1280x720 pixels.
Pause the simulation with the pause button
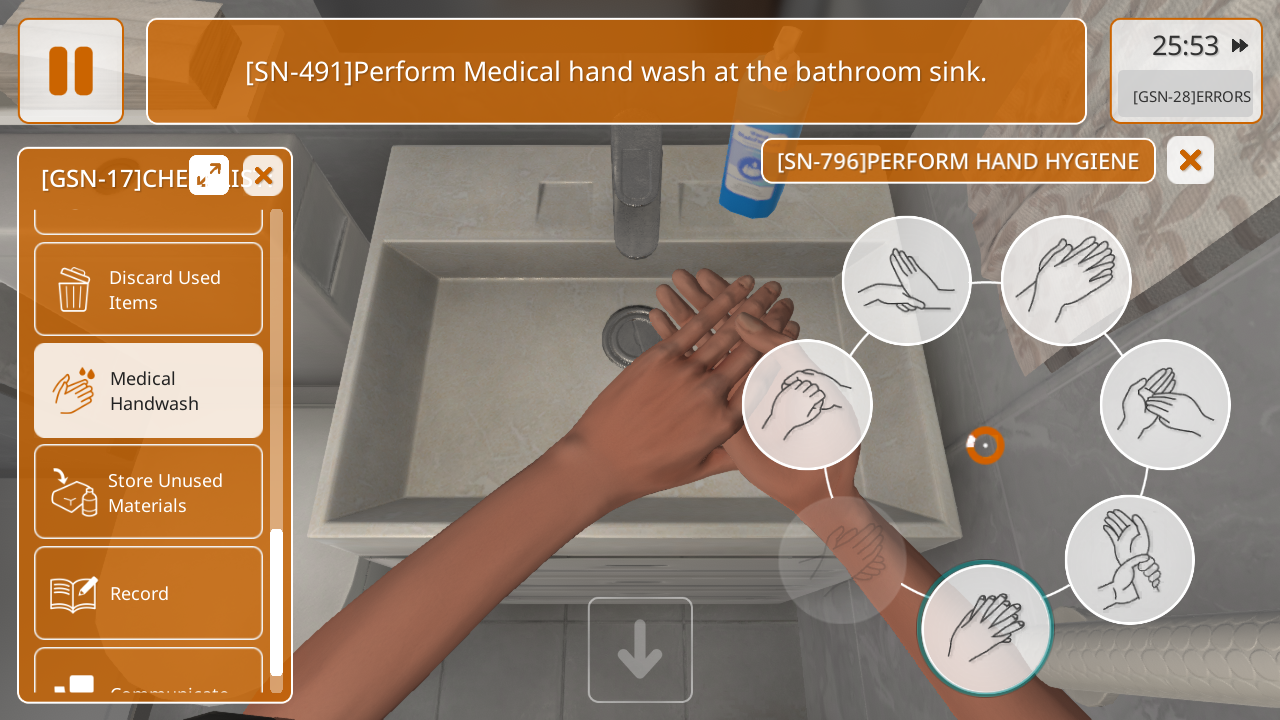(x=71, y=71)
